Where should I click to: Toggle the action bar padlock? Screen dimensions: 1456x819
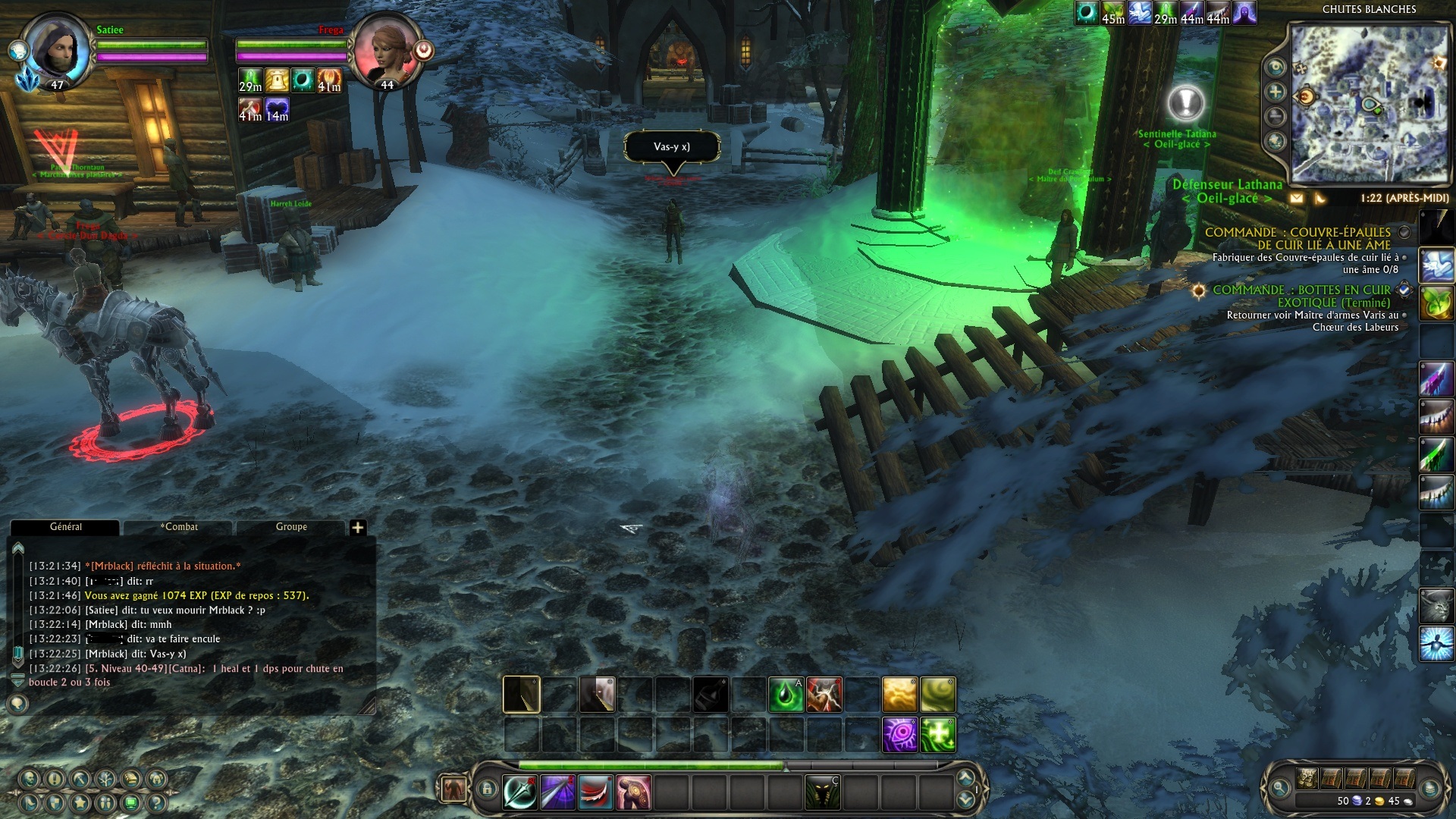[x=487, y=789]
